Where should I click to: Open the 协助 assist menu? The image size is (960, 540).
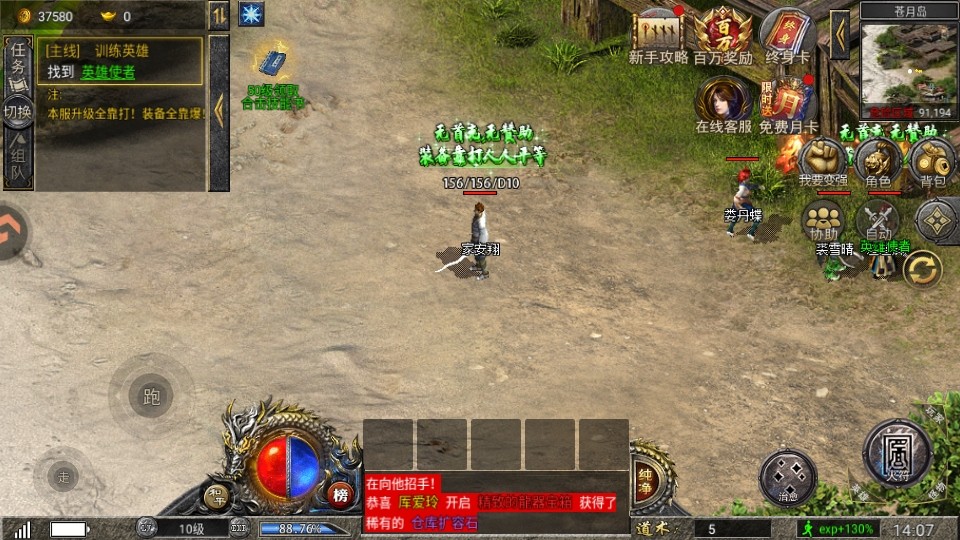(x=823, y=220)
